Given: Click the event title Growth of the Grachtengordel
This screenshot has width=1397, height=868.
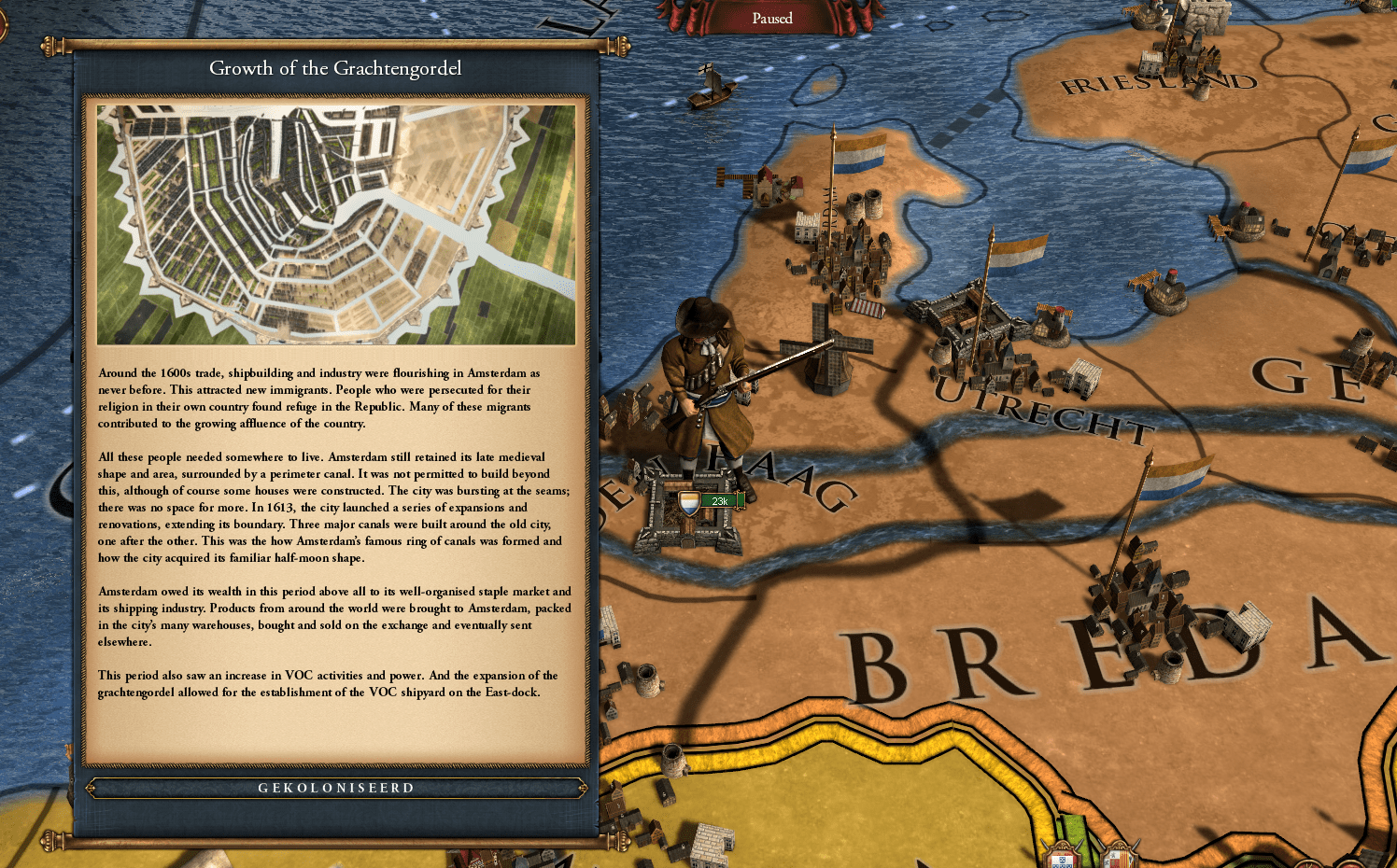Looking at the screenshot, I should click(x=336, y=68).
